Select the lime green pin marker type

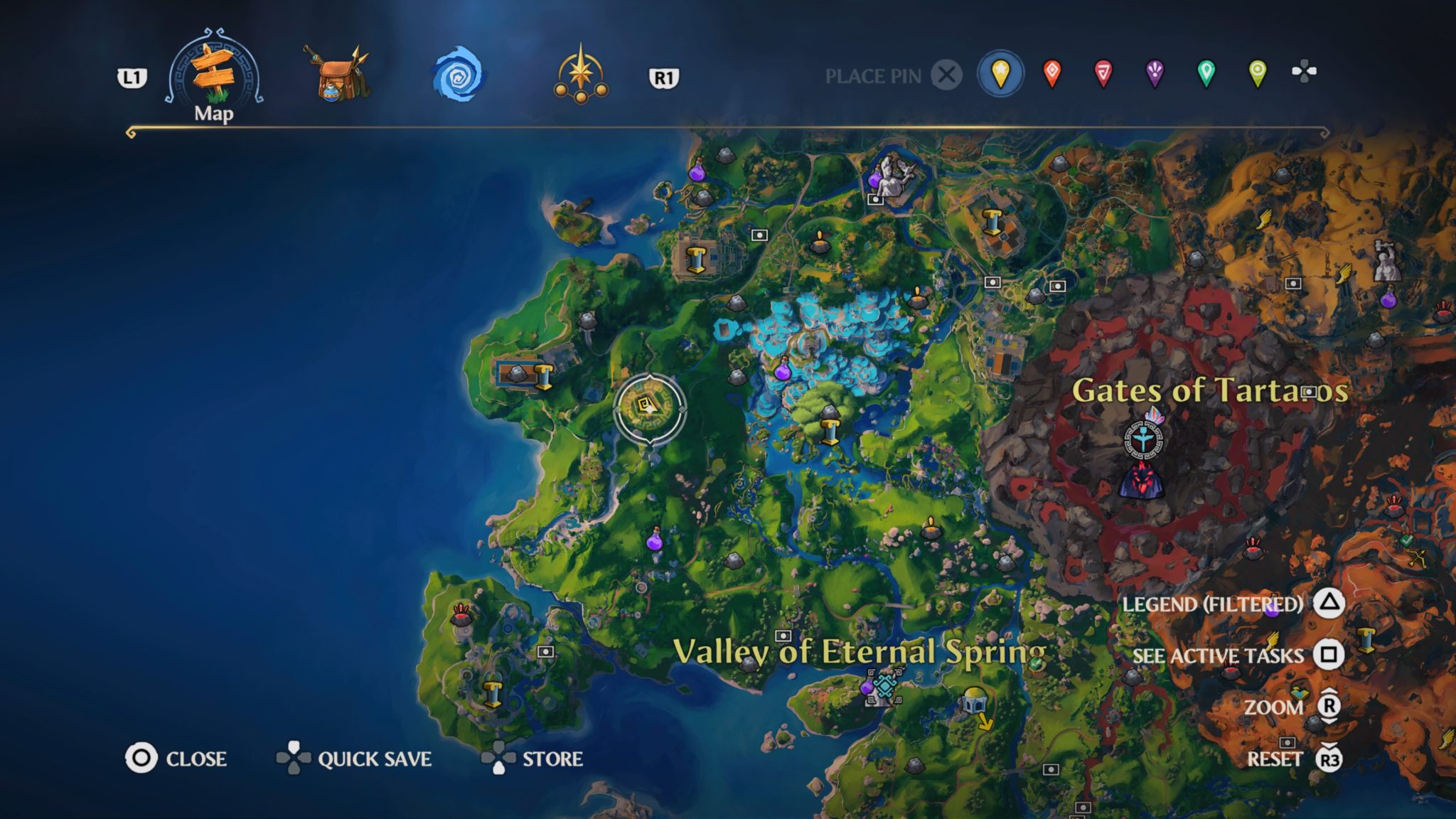click(x=1257, y=73)
